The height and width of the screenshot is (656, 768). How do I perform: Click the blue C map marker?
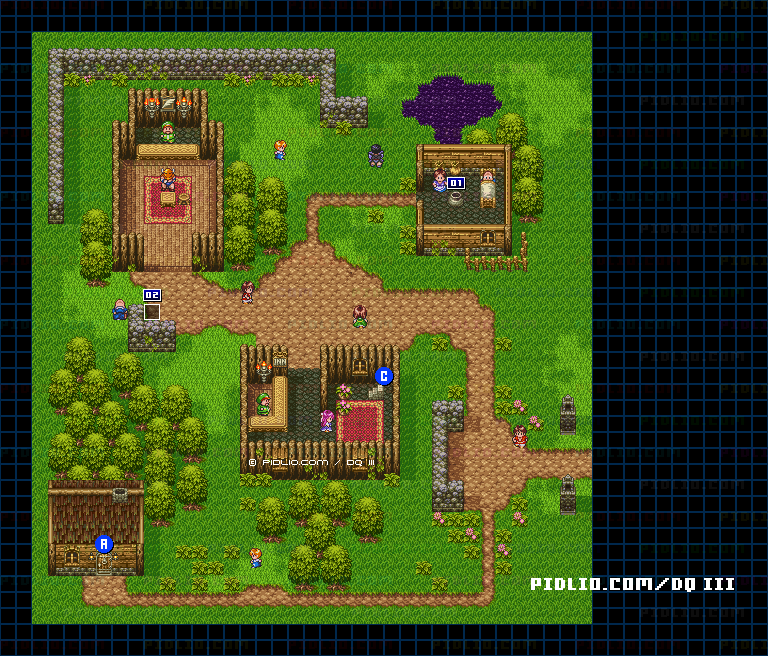click(384, 376)
